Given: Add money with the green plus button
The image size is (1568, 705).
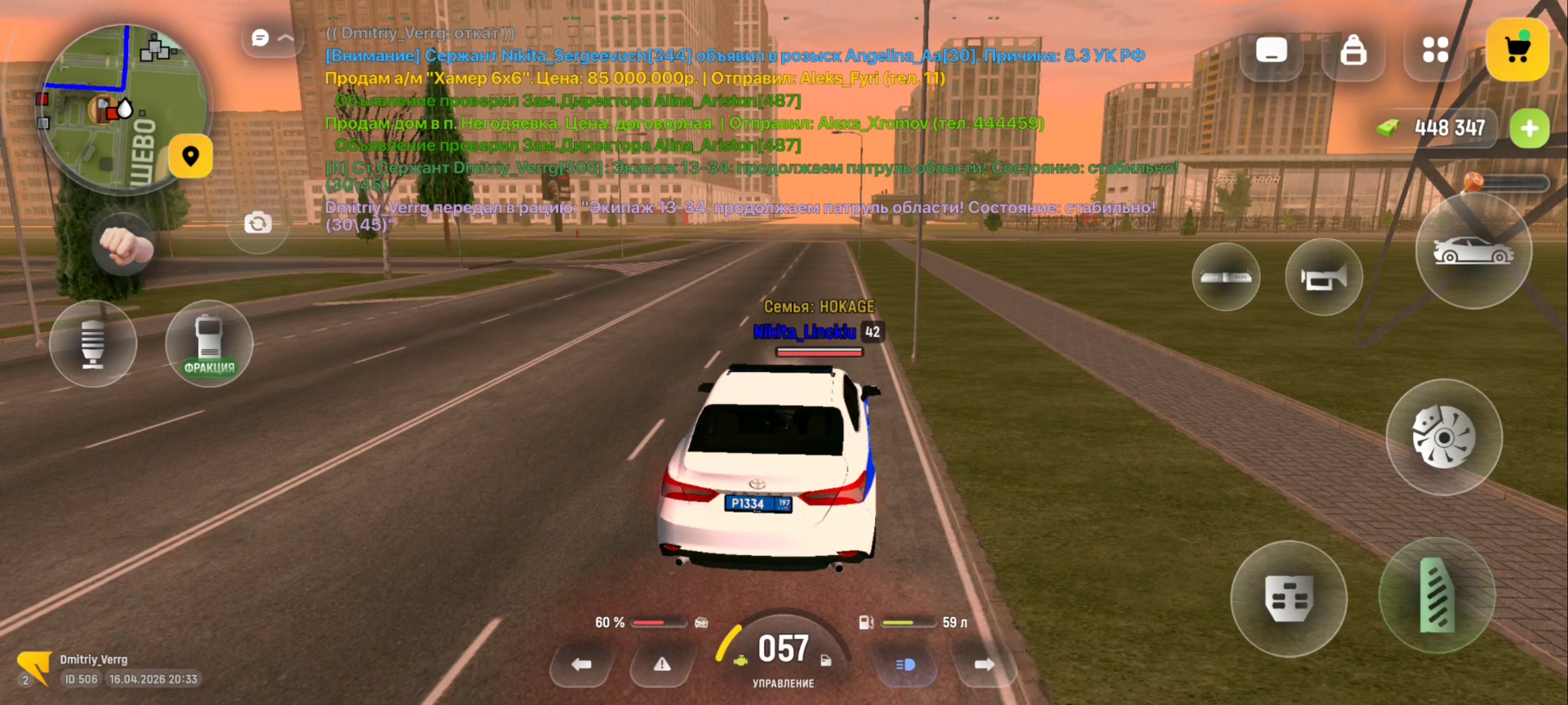Looking at the screenshot, I should 1529,128.
